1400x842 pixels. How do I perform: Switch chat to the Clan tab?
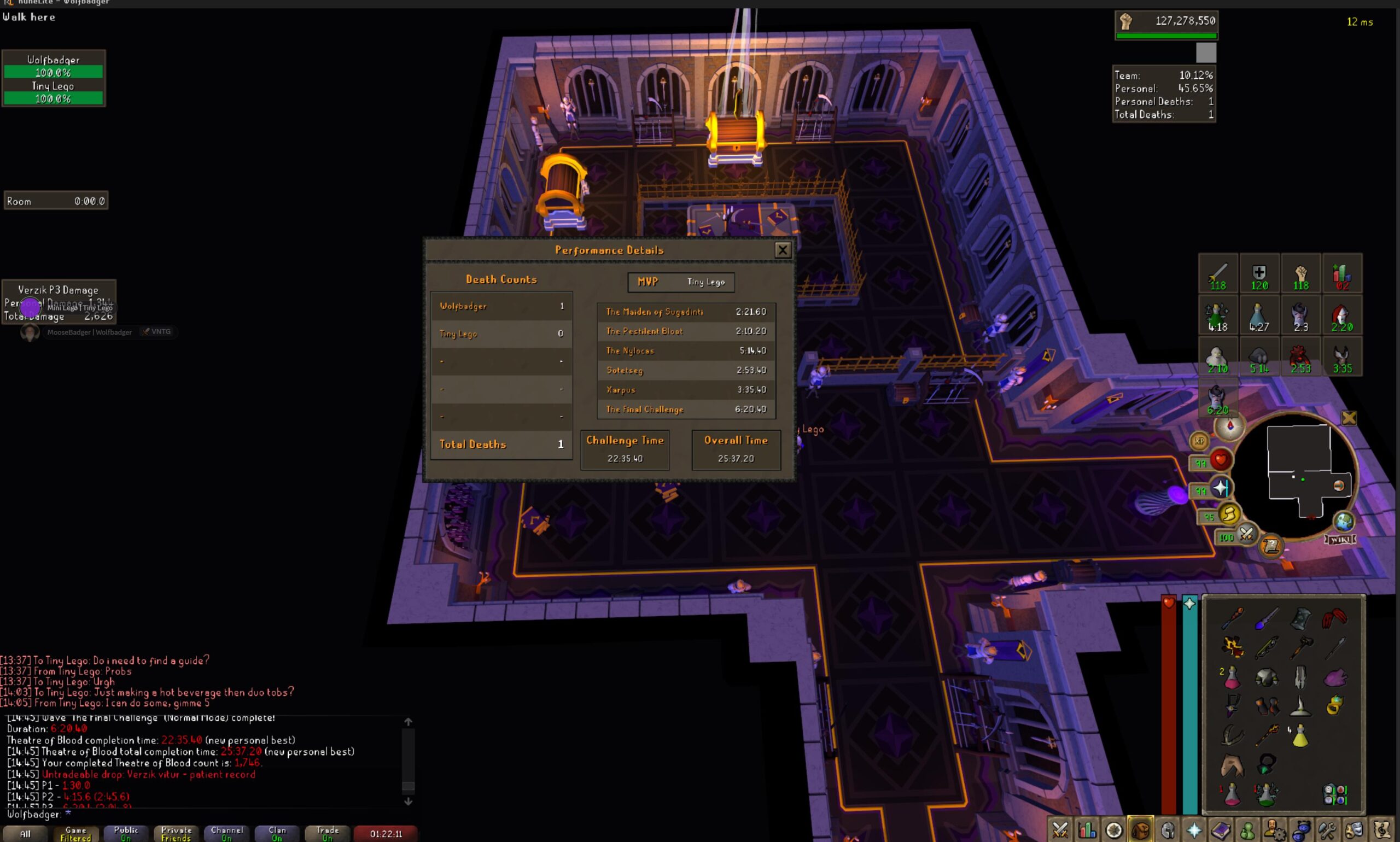tap(277, 833)
